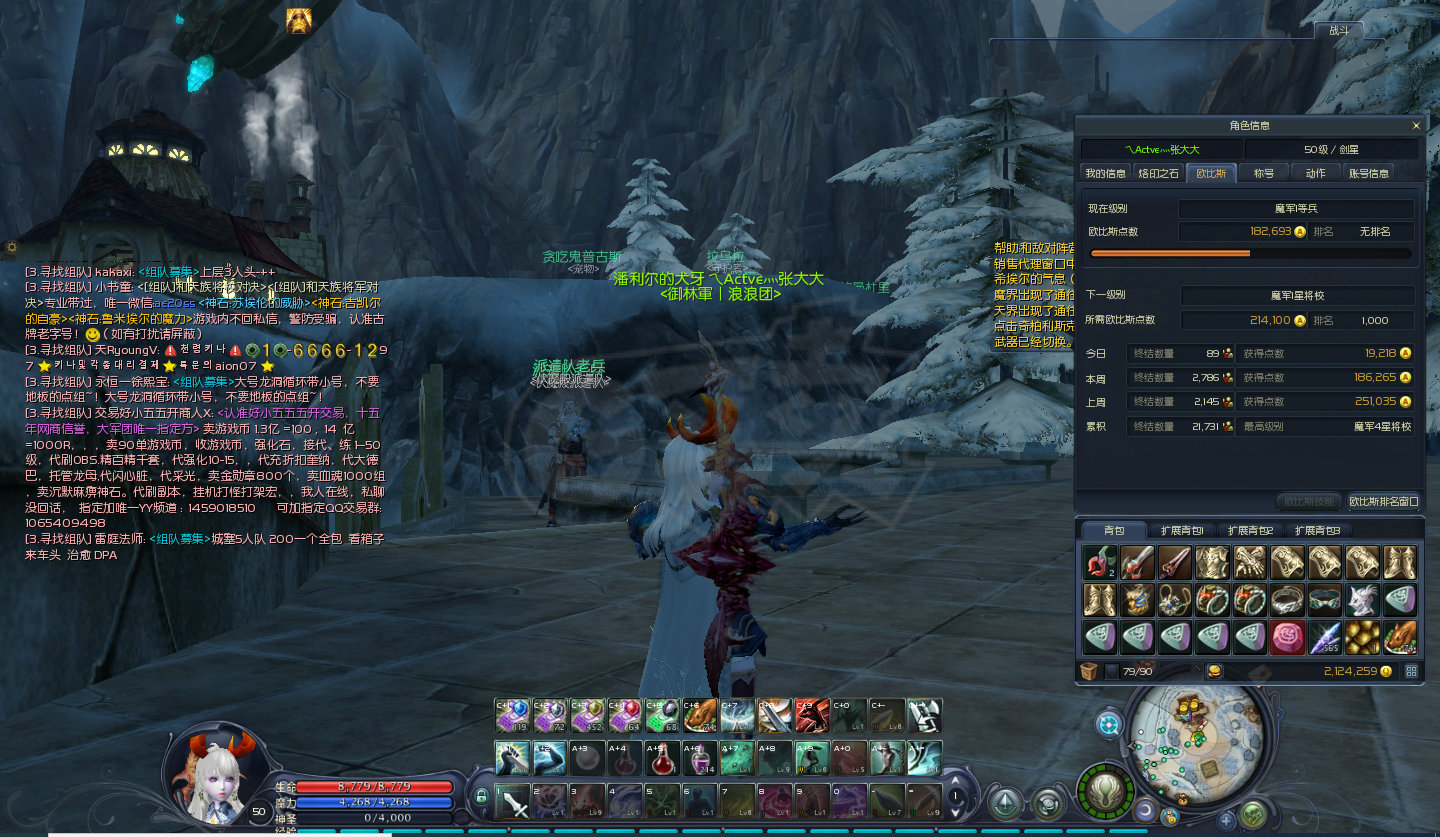
Task: Close the character info window
Action: click(1415, 126)
